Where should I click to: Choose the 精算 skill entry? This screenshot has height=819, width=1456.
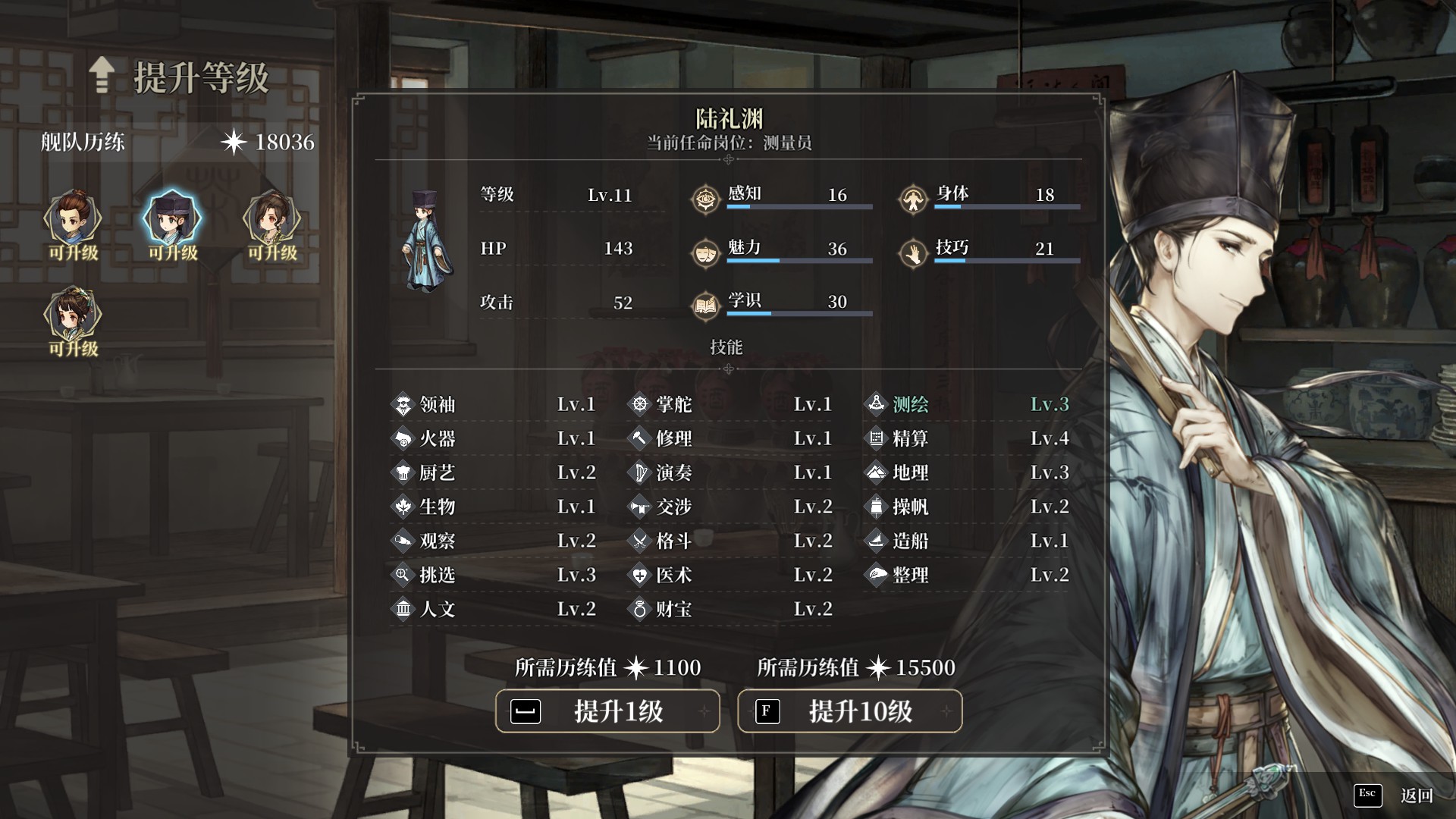pos(968,438)
